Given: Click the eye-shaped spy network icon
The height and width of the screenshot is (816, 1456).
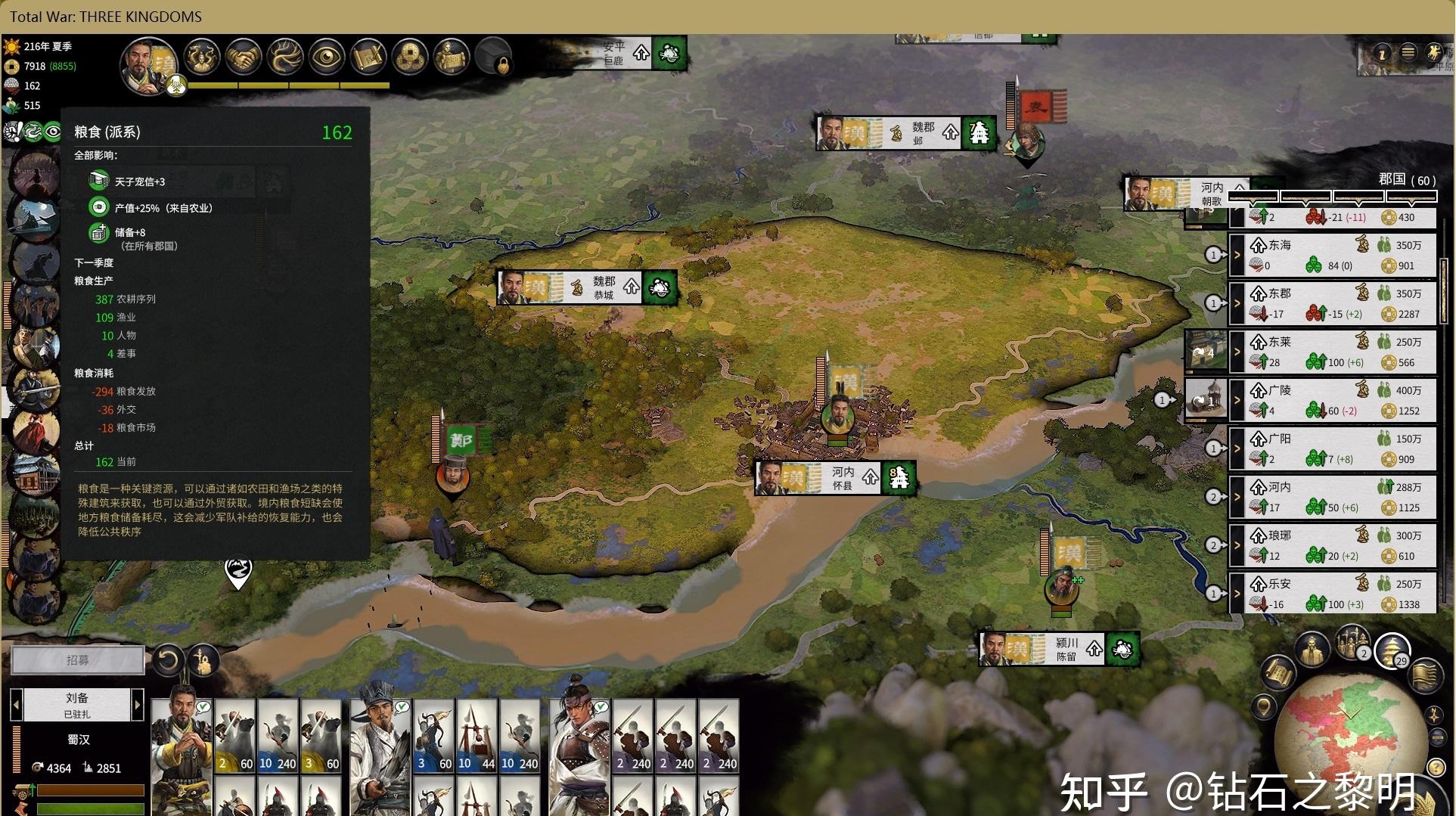Looking at the screenshot, I should point(327,57).
